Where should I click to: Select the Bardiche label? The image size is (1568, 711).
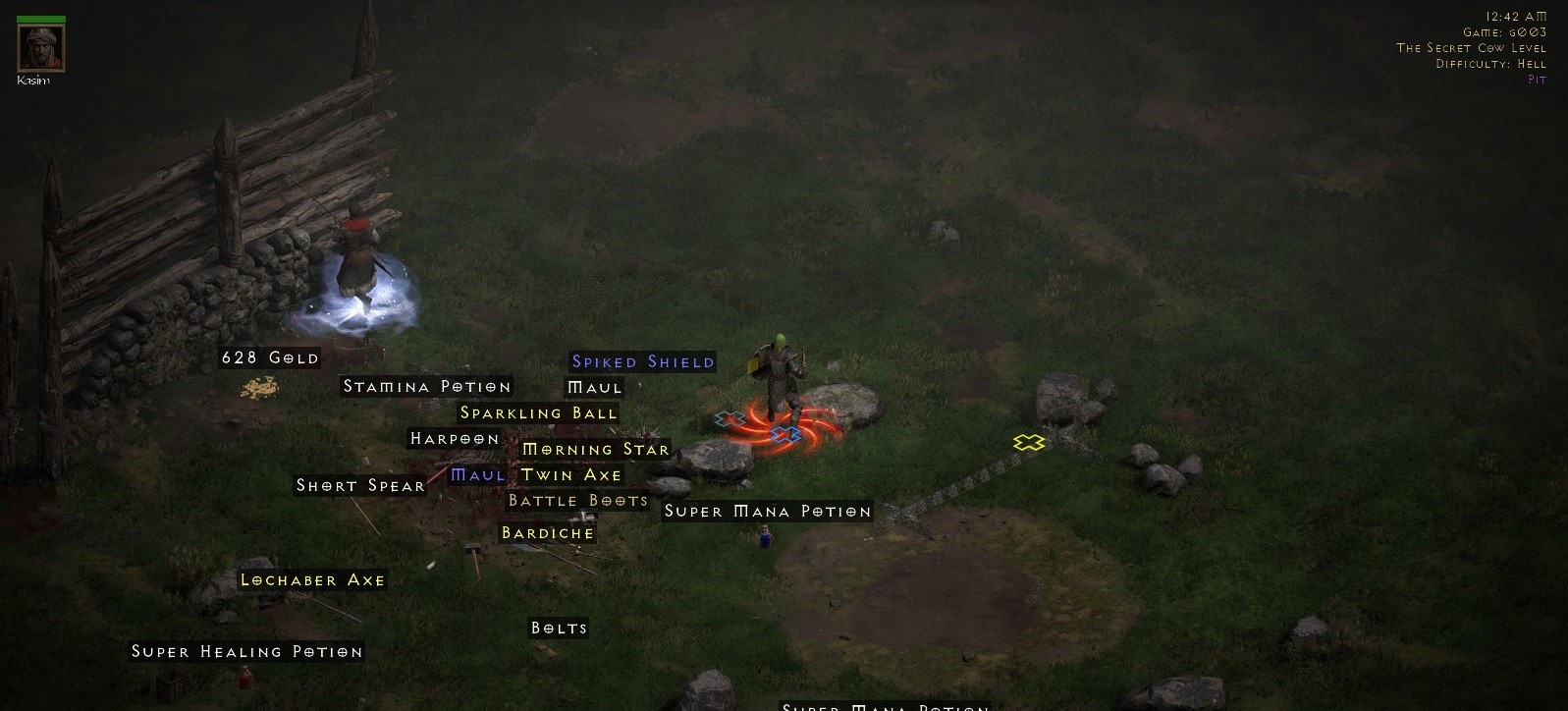546,532
